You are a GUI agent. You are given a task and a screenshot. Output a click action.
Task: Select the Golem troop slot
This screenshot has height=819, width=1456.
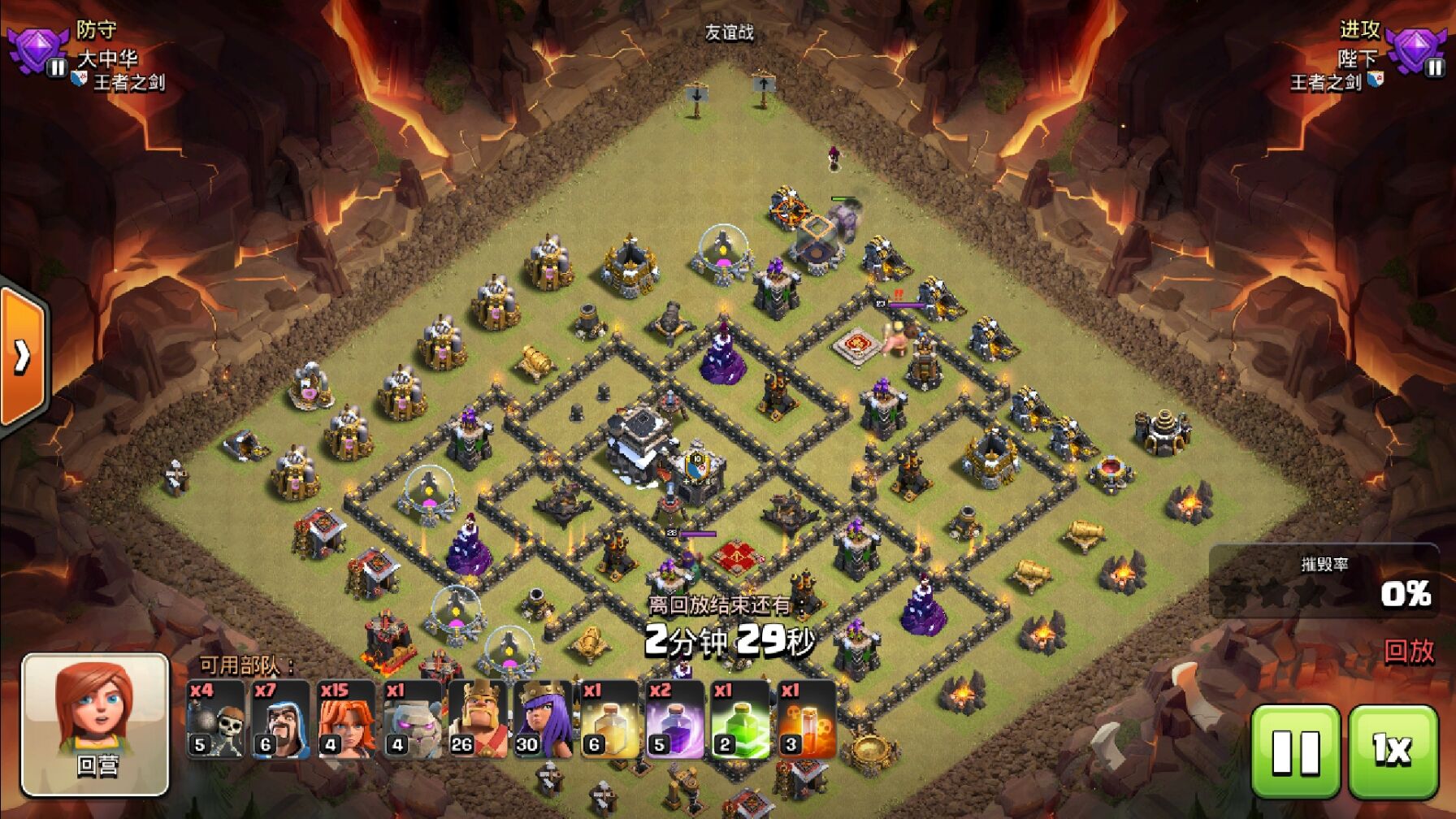[x=413, y=719]
